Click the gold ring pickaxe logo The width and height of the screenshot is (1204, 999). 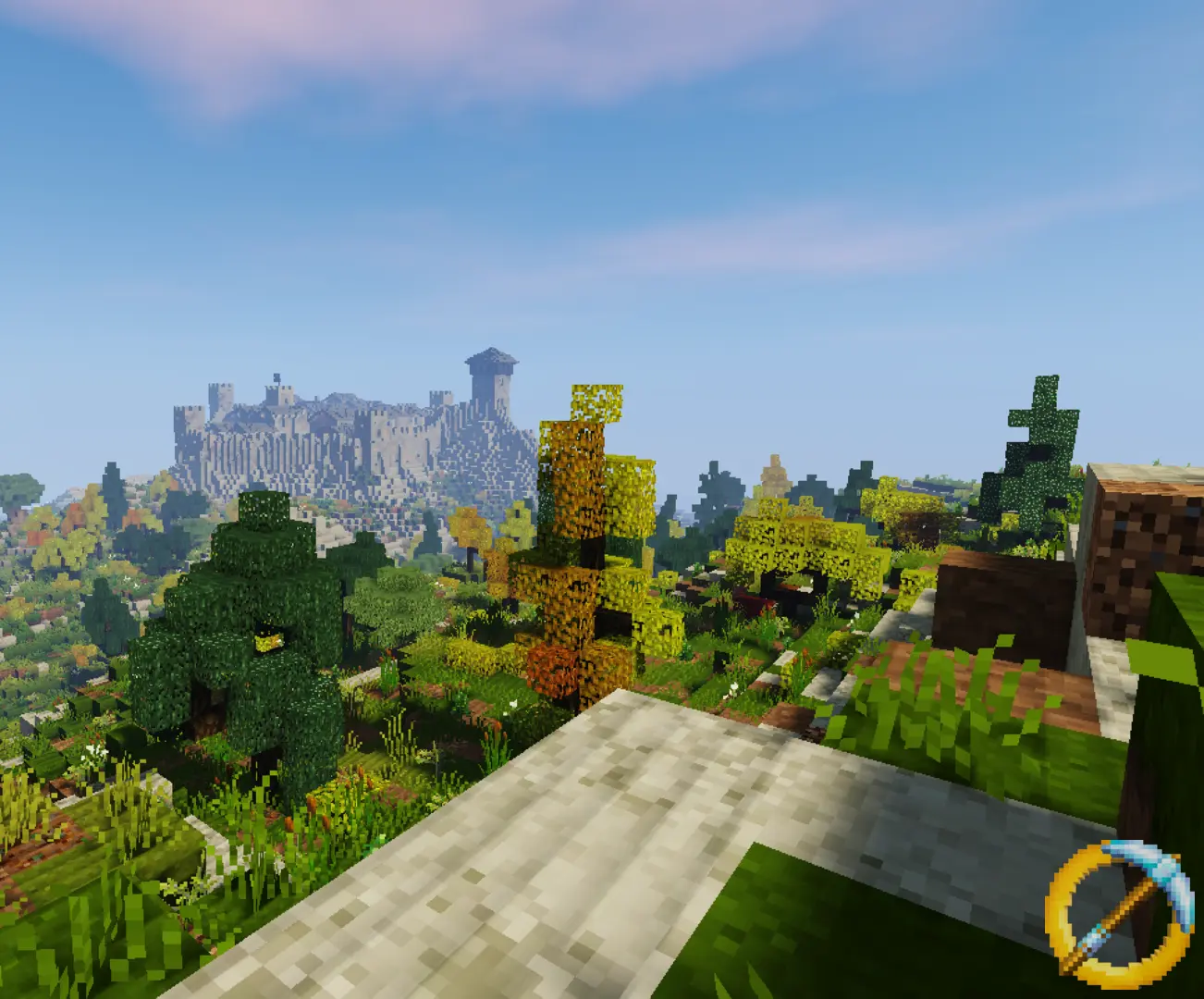click(1117, 908)
